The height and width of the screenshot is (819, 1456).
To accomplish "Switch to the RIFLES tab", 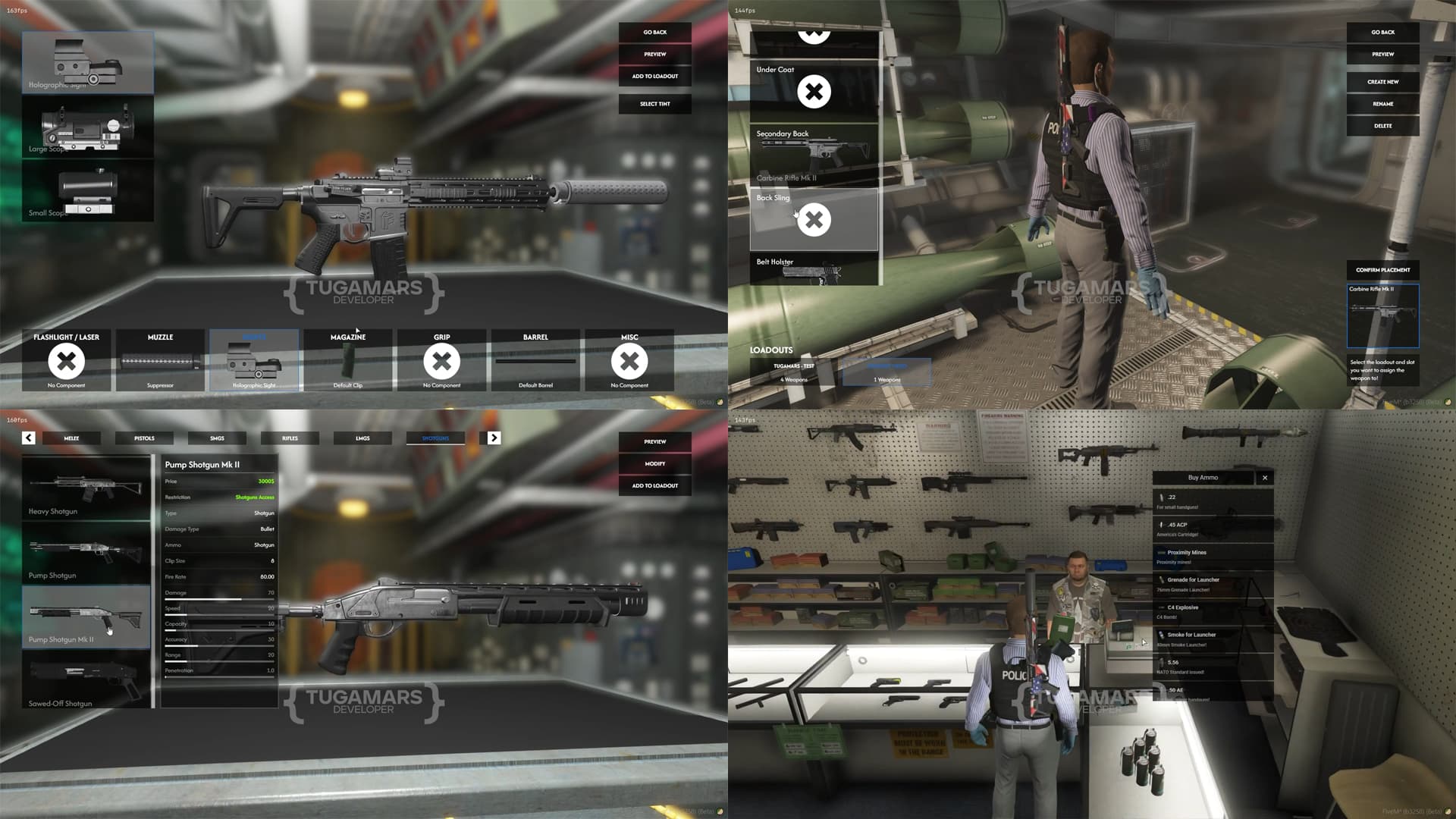I will [290, 438].
